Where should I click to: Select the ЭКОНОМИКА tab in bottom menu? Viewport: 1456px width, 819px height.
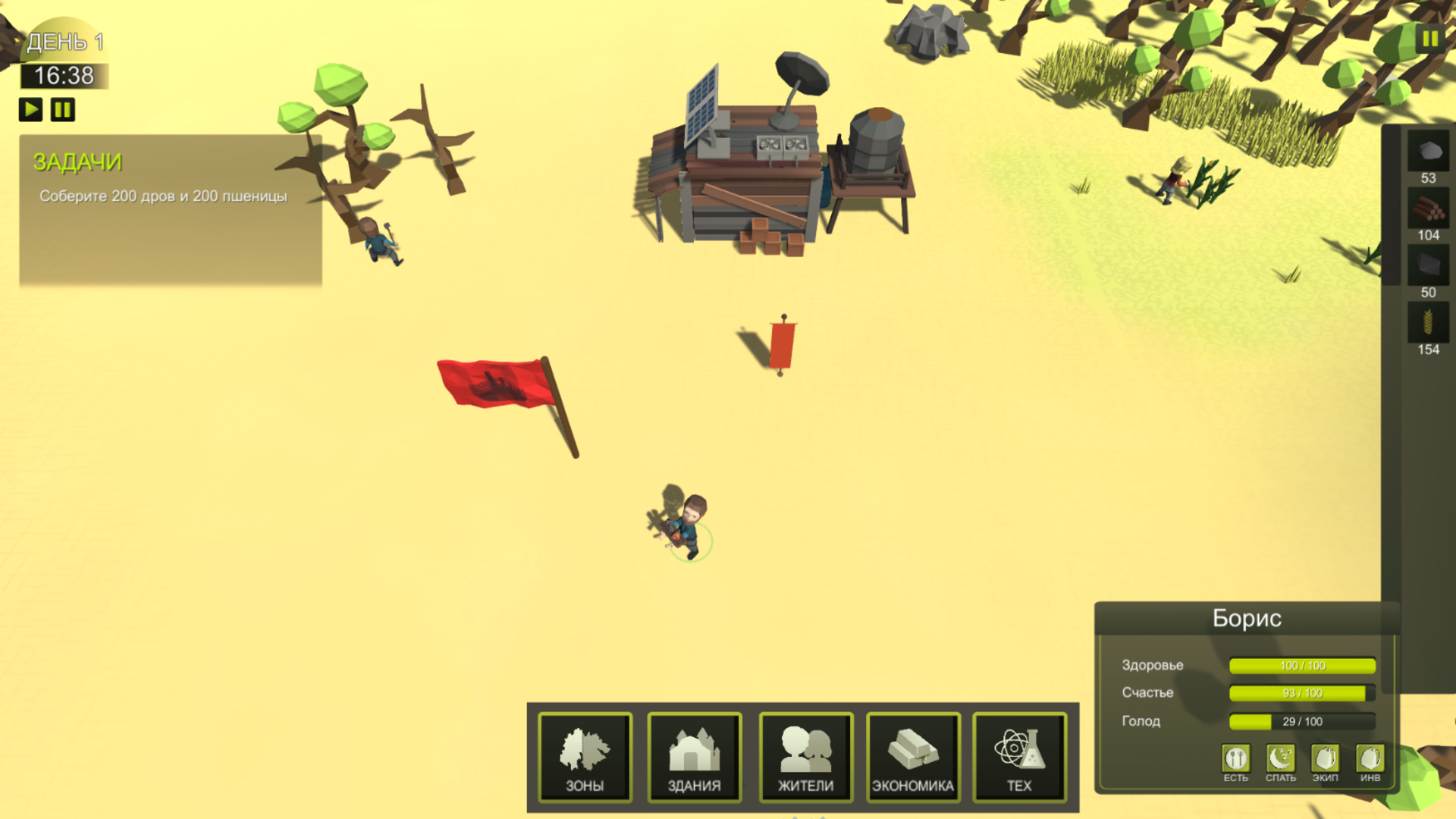pyautogui.click(x=914, y=757)
